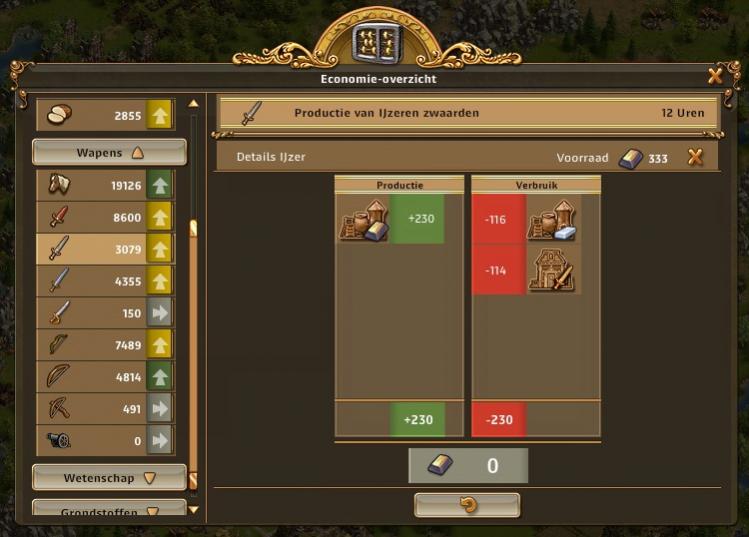749x537 pixels.
Task: Select the iron sword row with 3079
Action: point(105,248)
